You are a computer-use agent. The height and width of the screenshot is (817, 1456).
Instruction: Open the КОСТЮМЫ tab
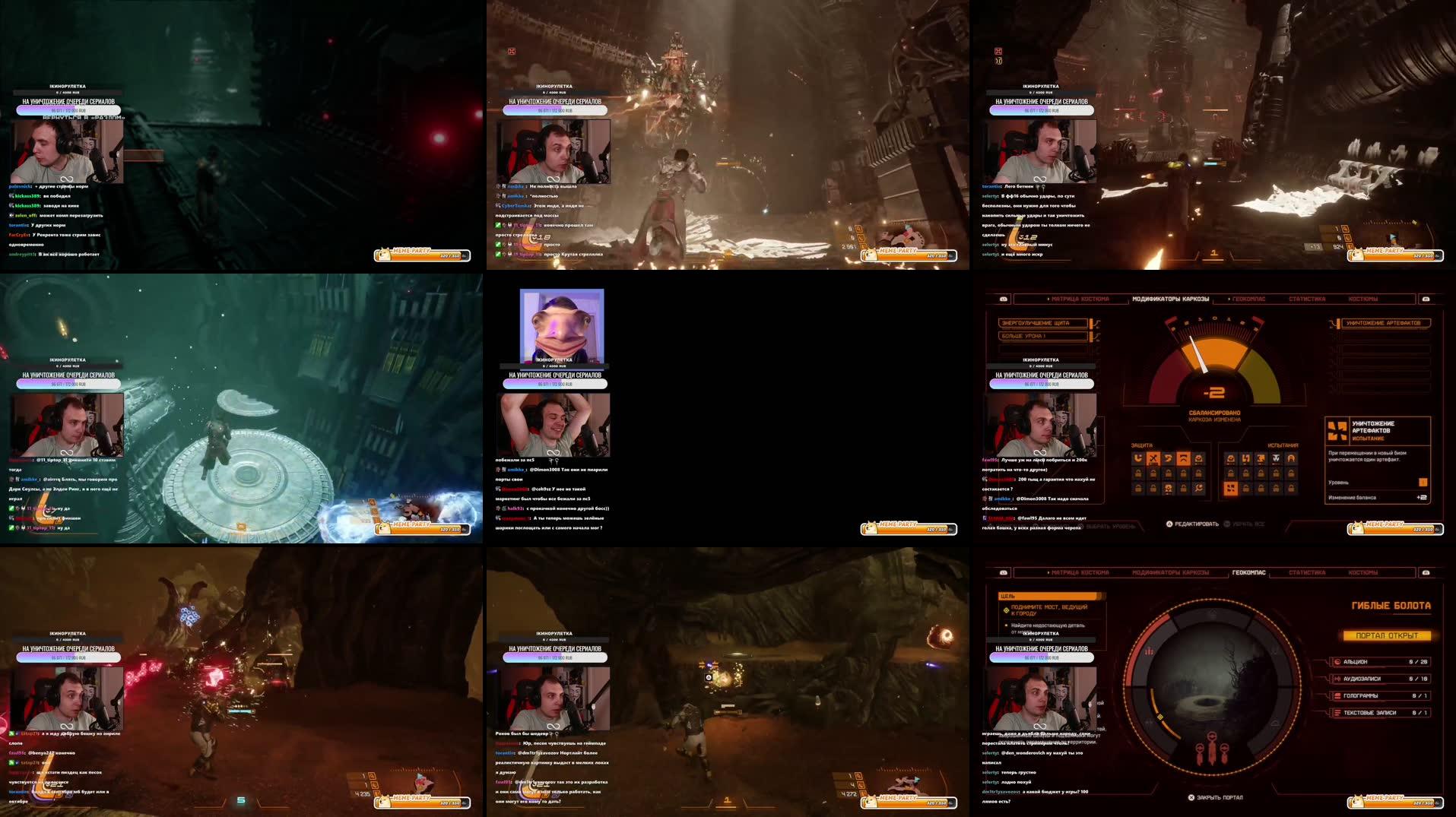point(1363,299)
